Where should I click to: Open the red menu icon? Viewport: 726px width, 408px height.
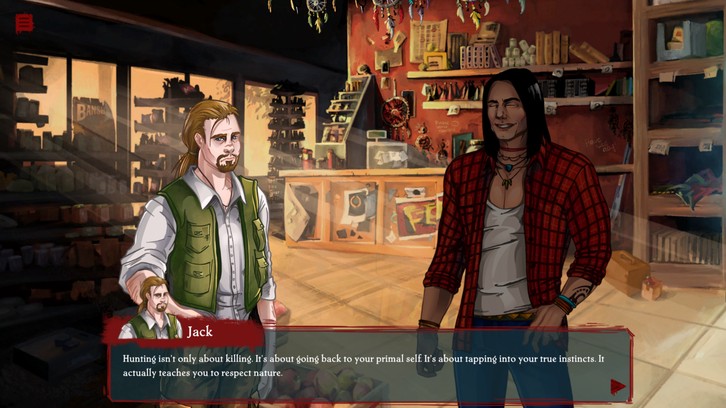24,23
